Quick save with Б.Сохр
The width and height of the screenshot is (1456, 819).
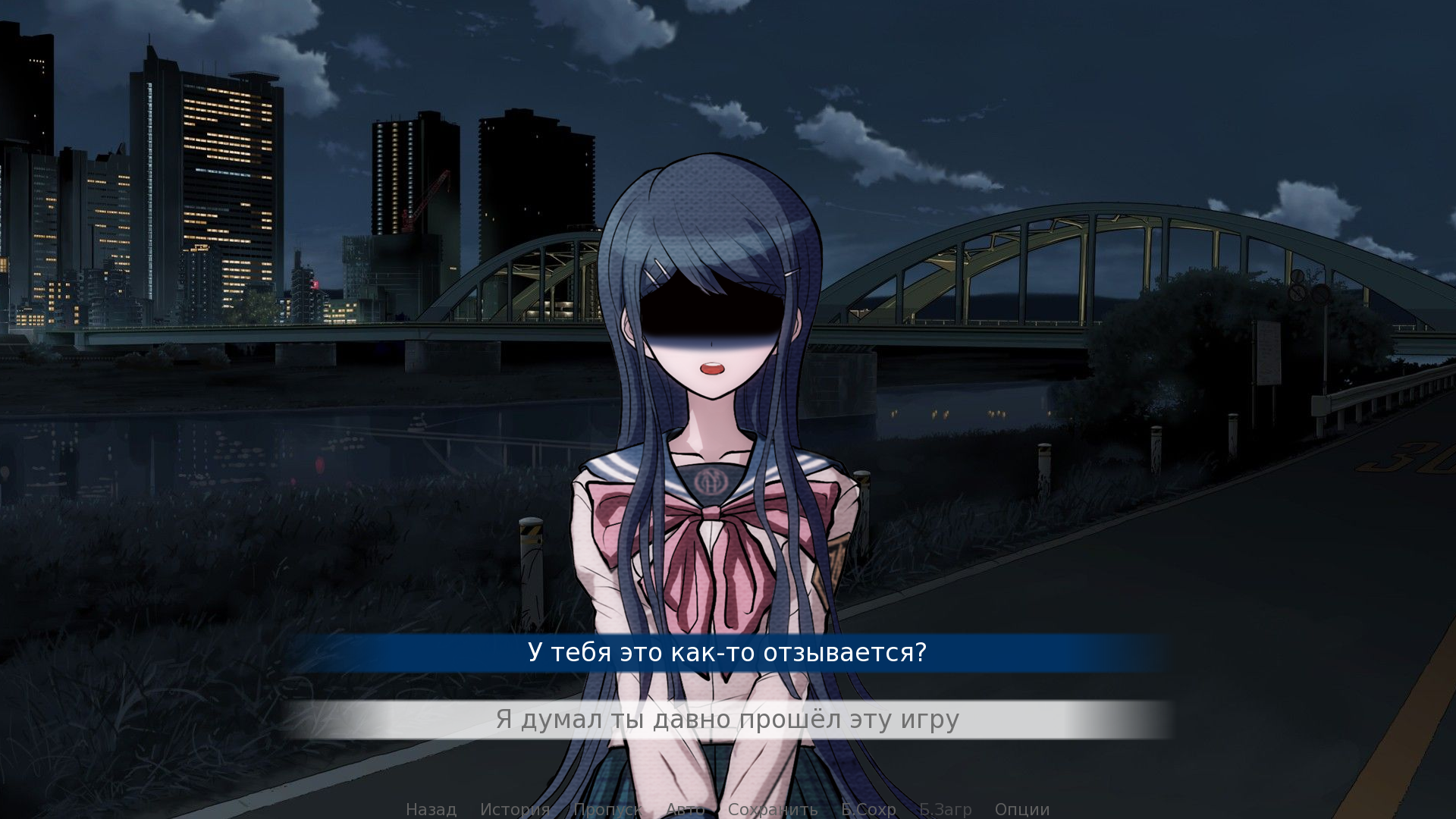(868, 809)
